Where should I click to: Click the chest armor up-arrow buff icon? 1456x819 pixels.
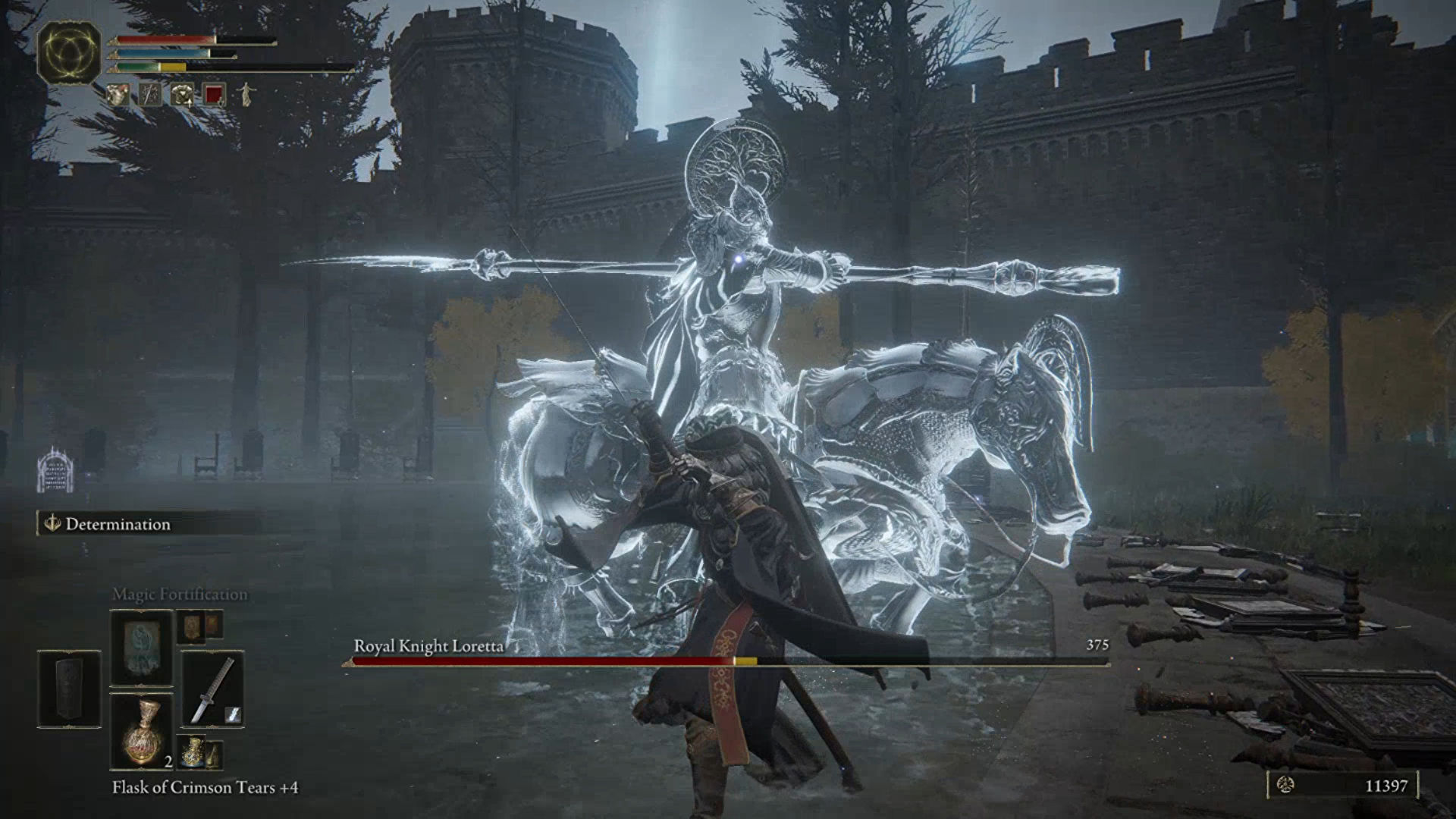point(182,95)
